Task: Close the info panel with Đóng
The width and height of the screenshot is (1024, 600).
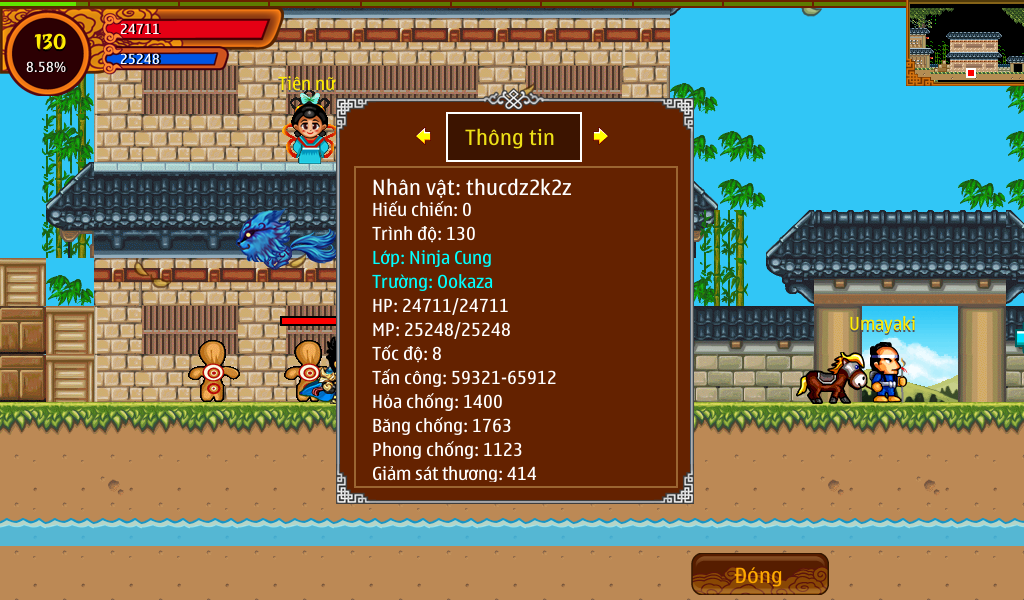Action: (x=759, y=575)
